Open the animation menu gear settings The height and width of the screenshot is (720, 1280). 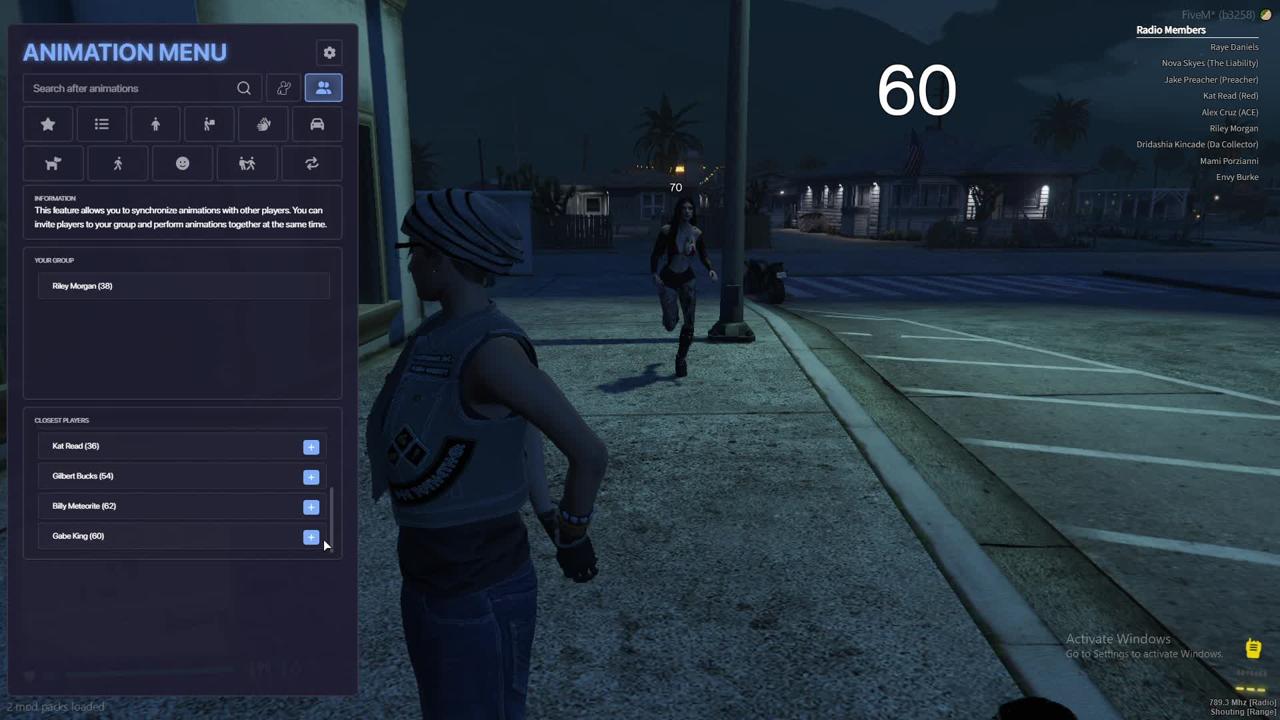[x=329, y=53]
